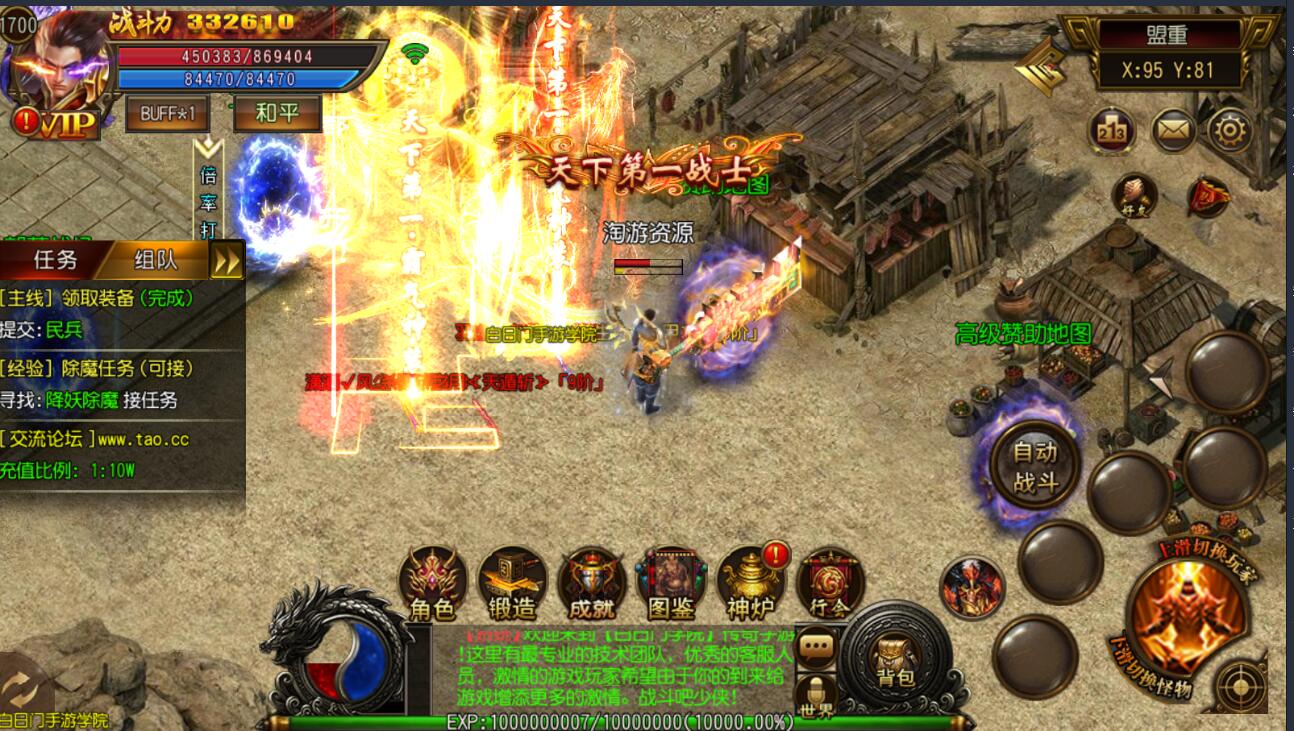Click the 降妖除魔 quest link
1294x731 pixels.
(82, 400)
